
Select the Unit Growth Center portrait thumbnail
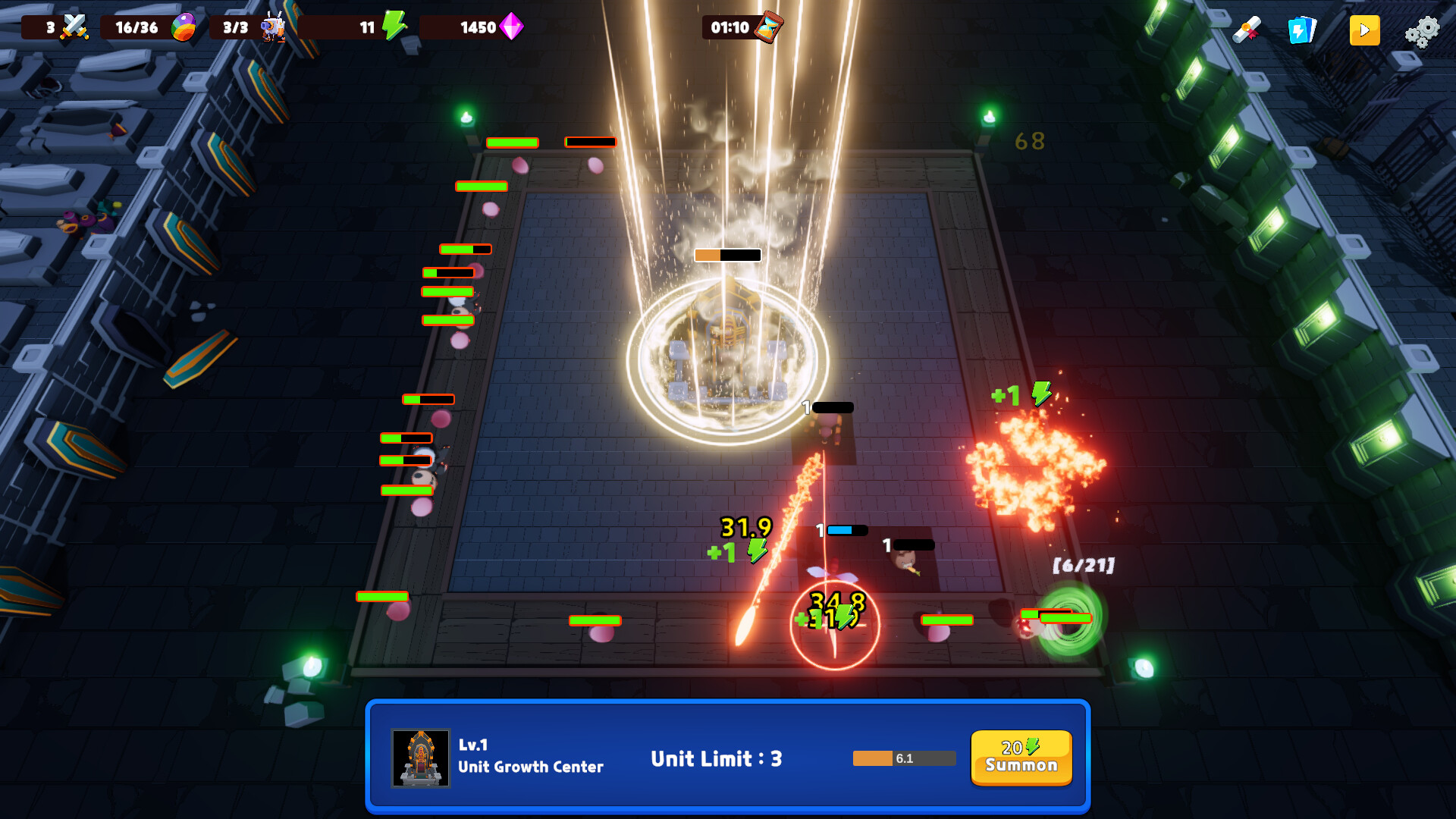(x=419, y=758)
